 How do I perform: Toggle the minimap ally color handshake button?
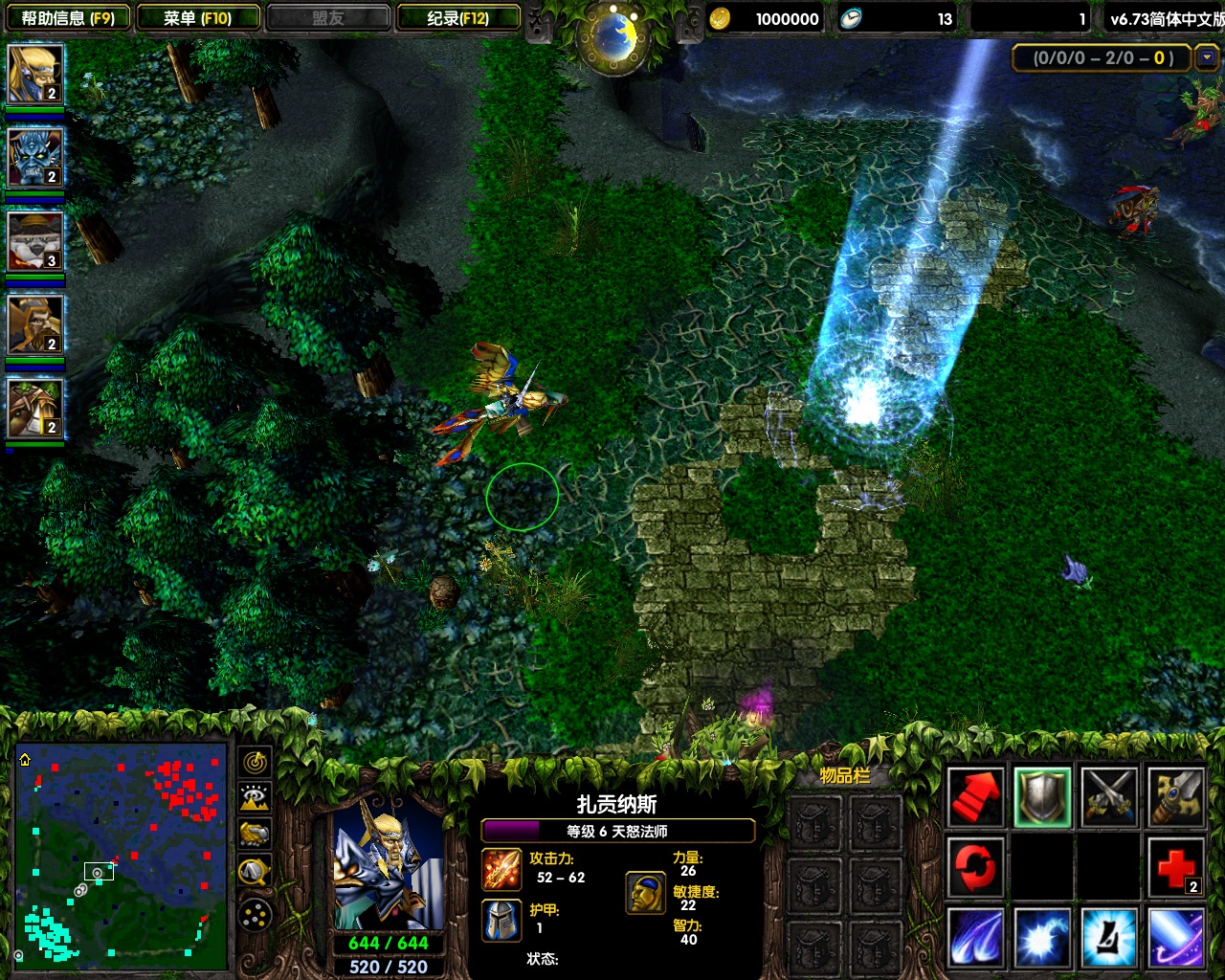click(255, 835)
